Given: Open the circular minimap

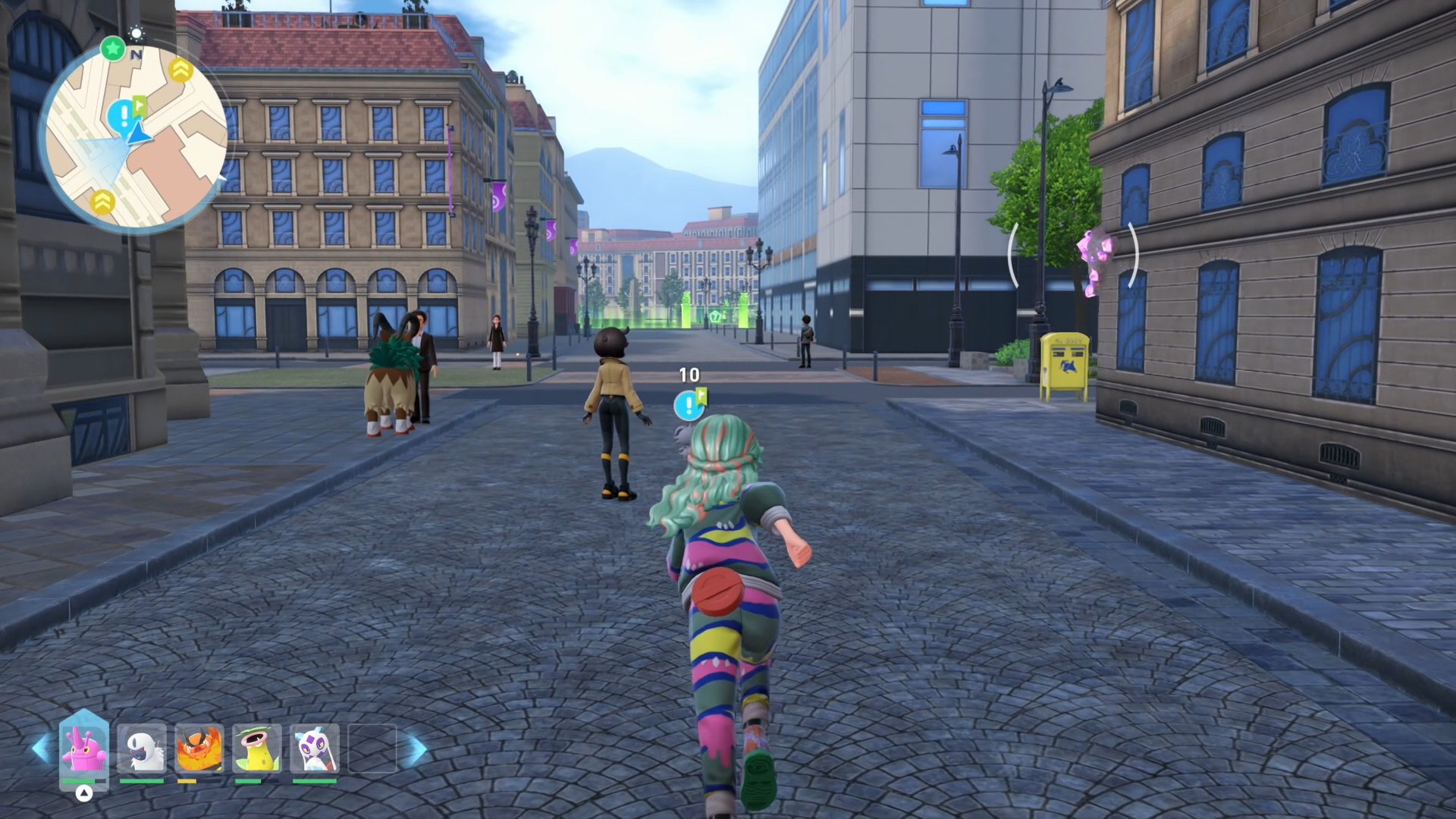Looking at the screenshot, I should click(133, 136).
